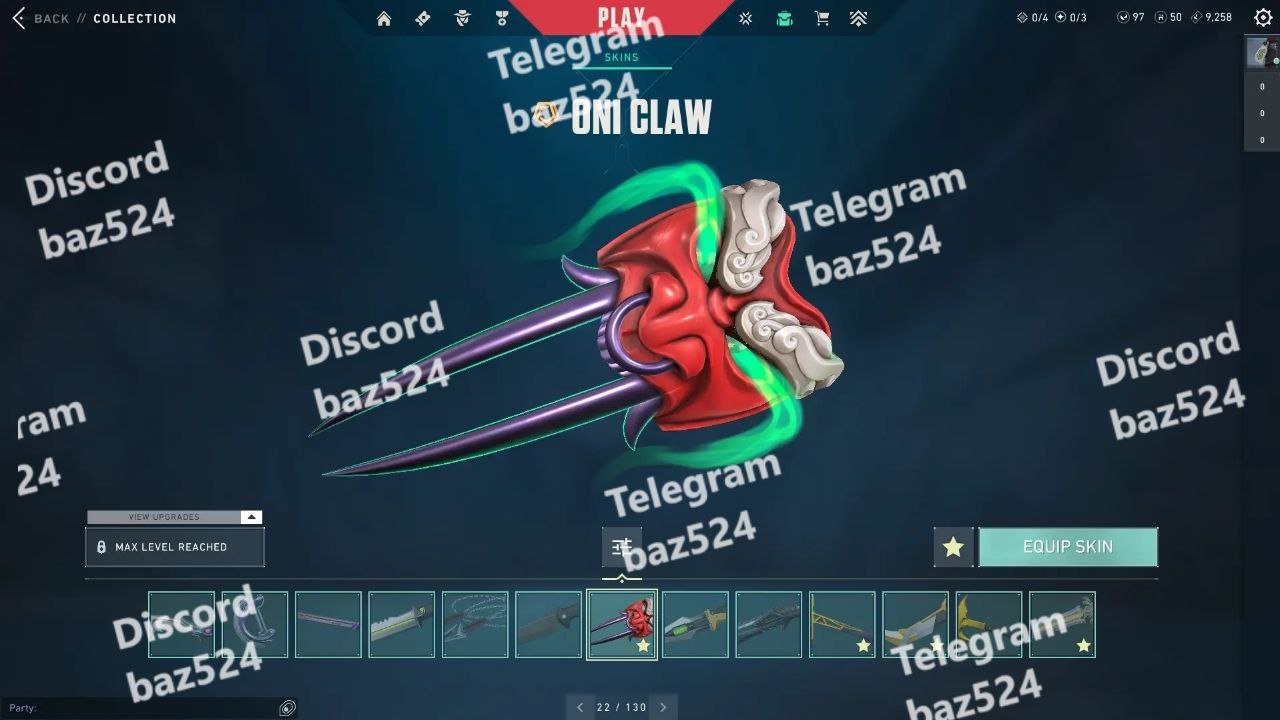Go to the previous page of skins
1280x720 pixels.
(580, 707)
